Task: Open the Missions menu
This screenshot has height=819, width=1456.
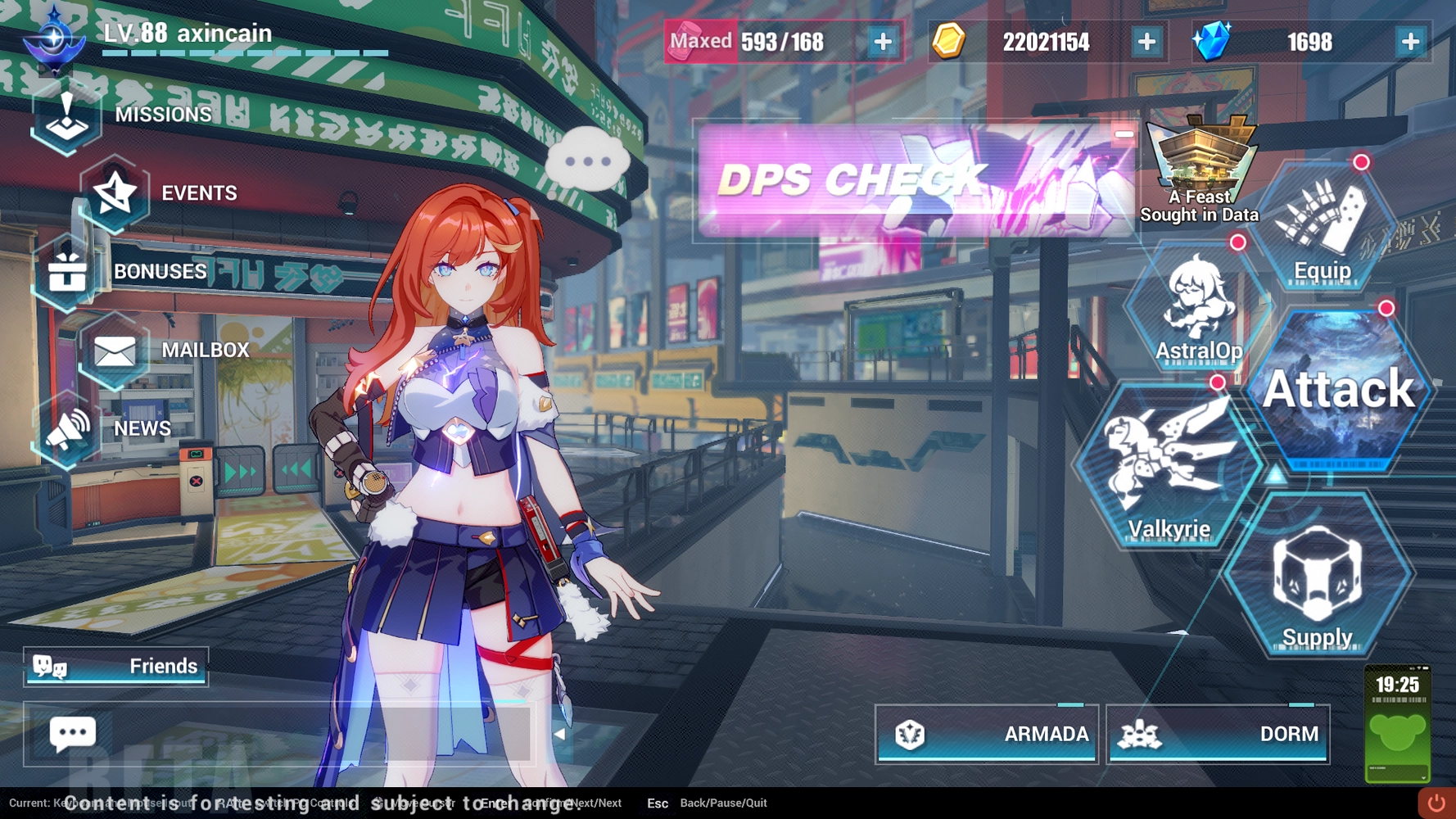Action: tap(123, 115)
